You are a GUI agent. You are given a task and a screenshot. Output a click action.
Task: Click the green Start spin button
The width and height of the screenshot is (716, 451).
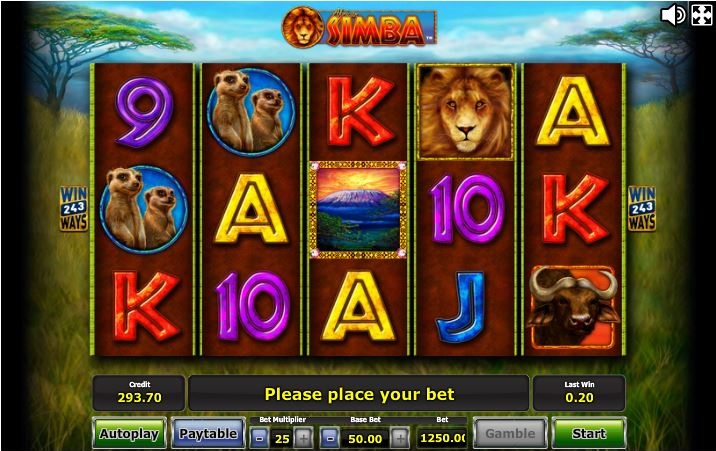(x=588, y=434)
